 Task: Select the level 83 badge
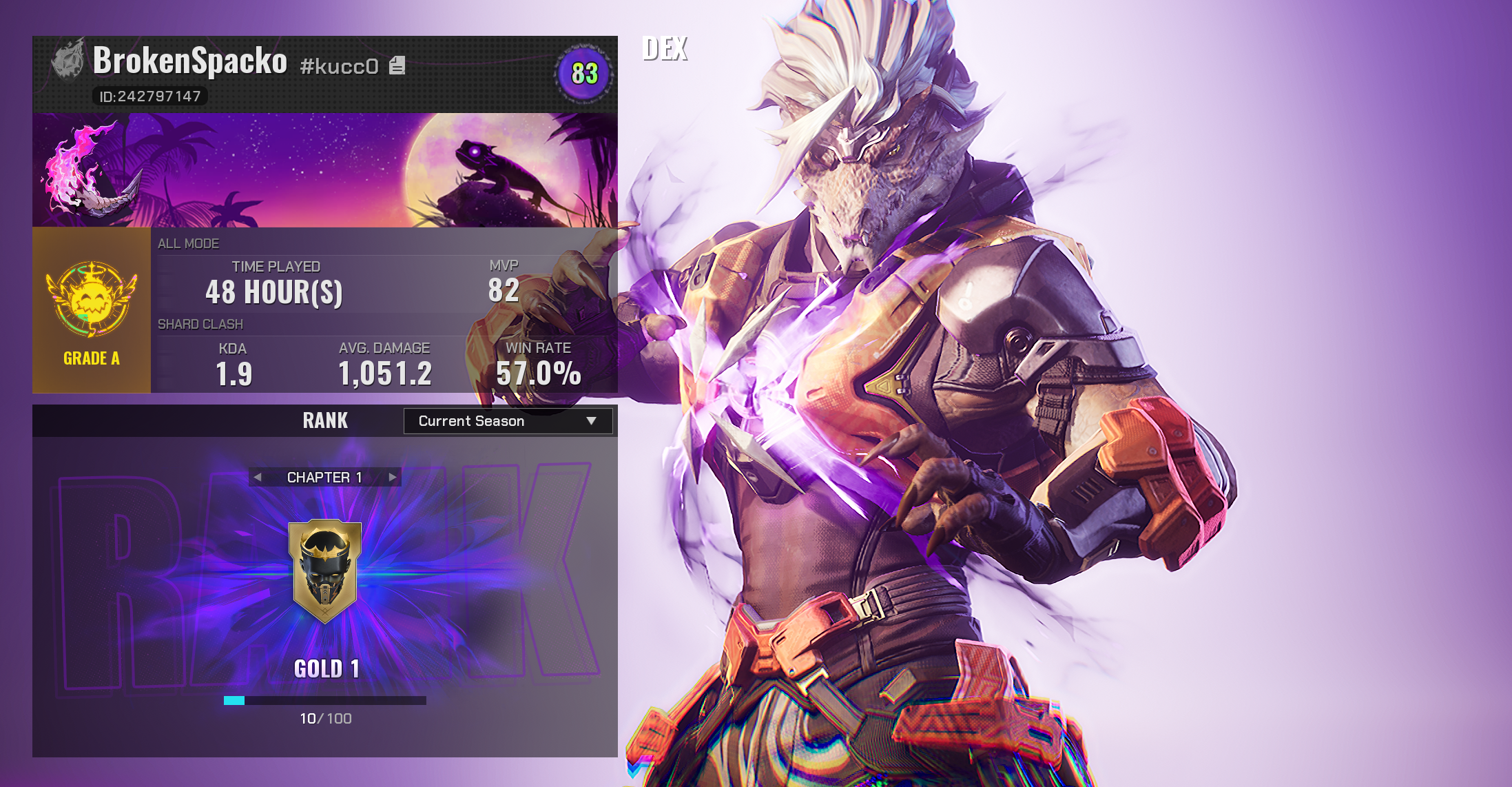click(x=584, y=74)
